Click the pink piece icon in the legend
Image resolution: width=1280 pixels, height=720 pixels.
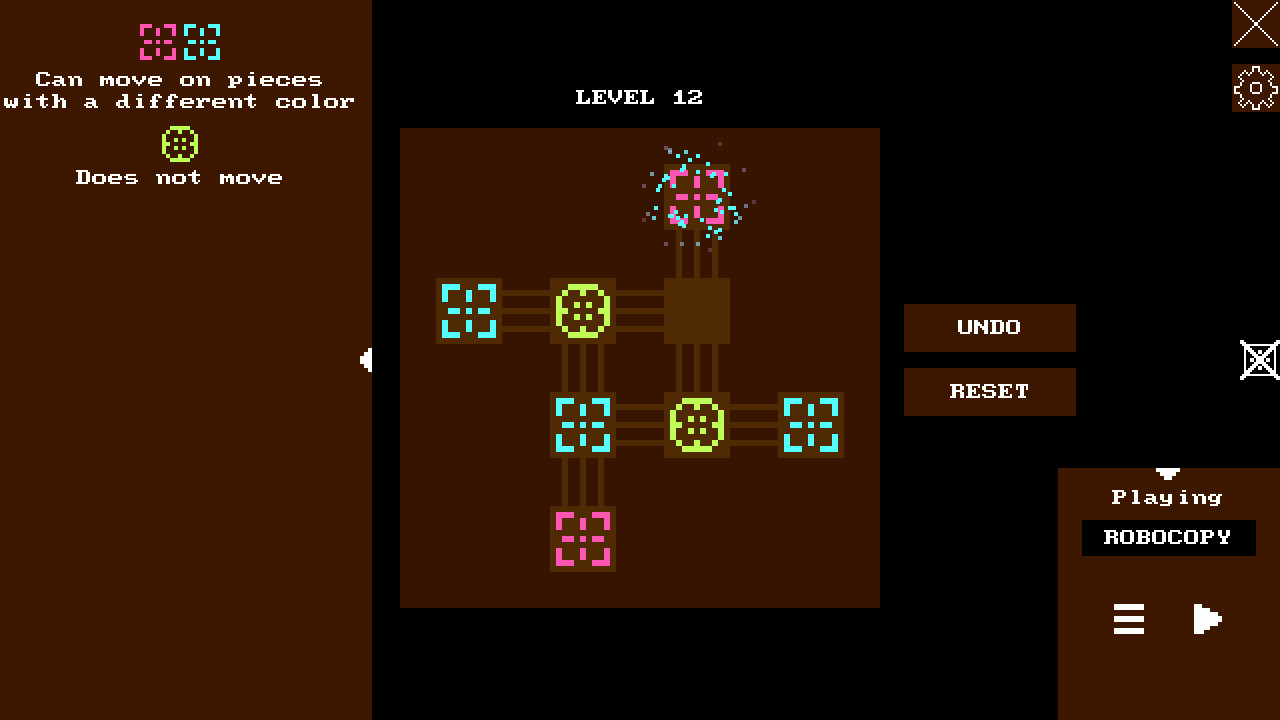(155, 42)
